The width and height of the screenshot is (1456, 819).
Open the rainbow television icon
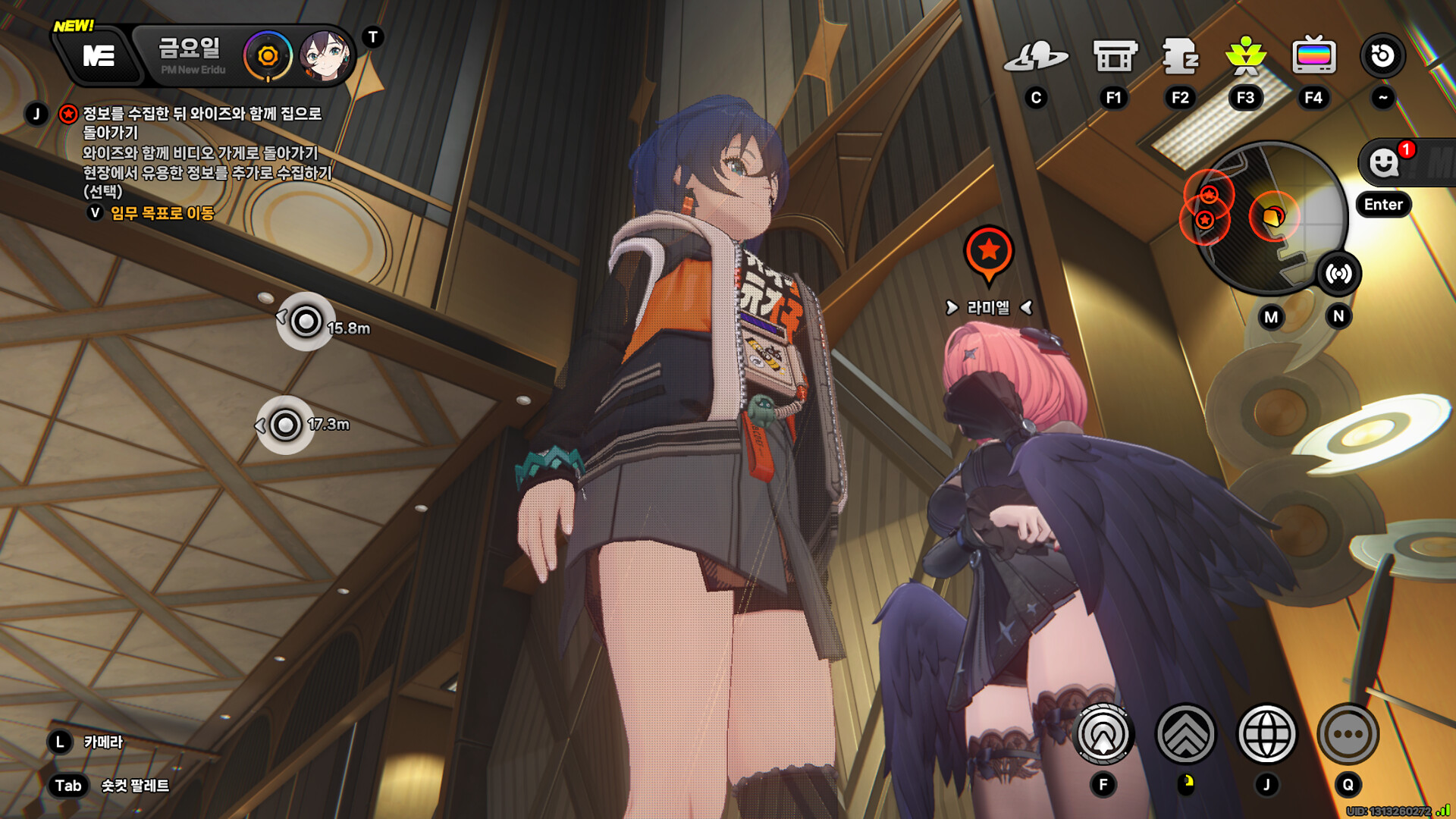click(1313, 56)
